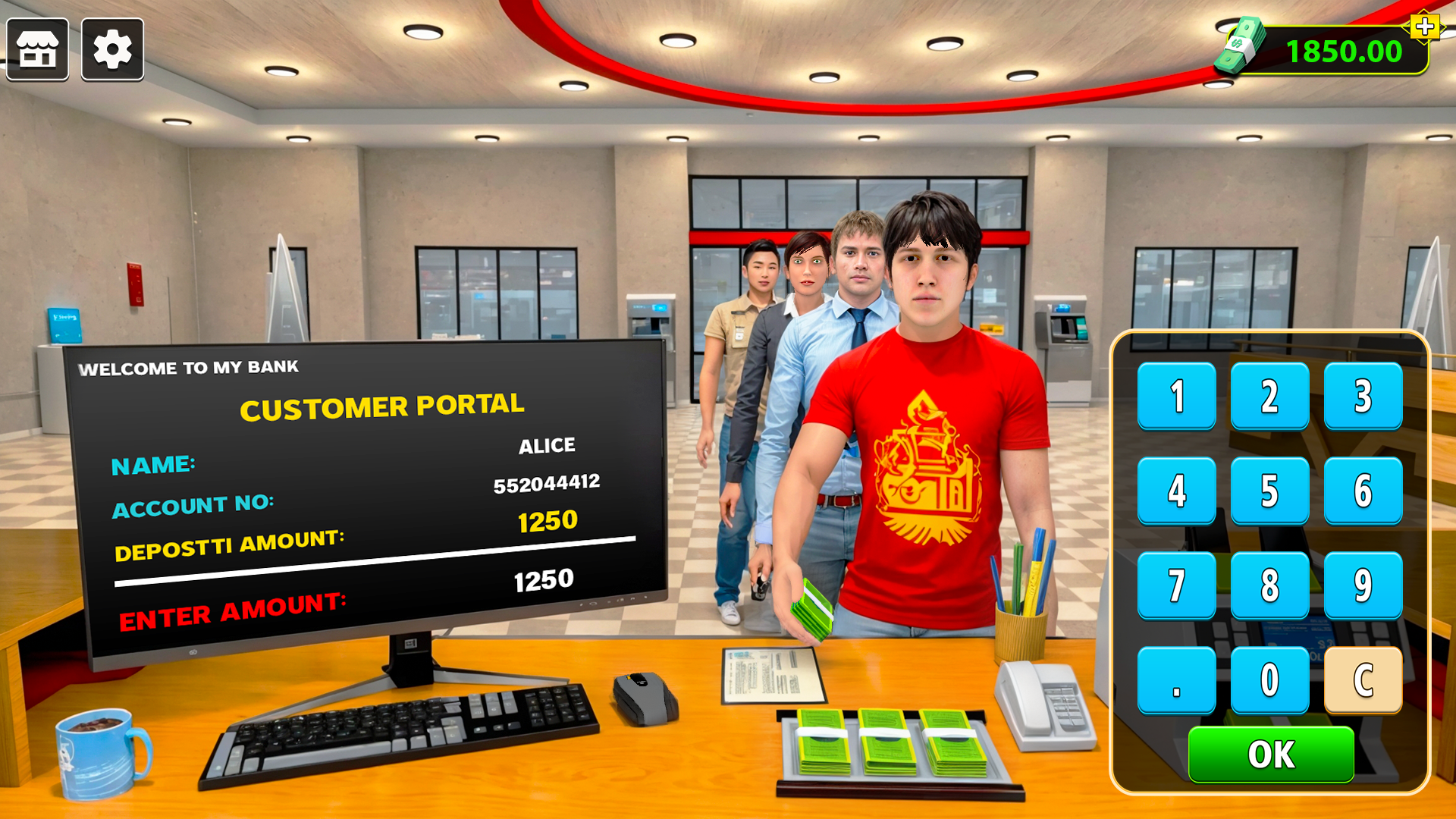
Task: Open the store/shop menu
Action: tap(38, 49)
